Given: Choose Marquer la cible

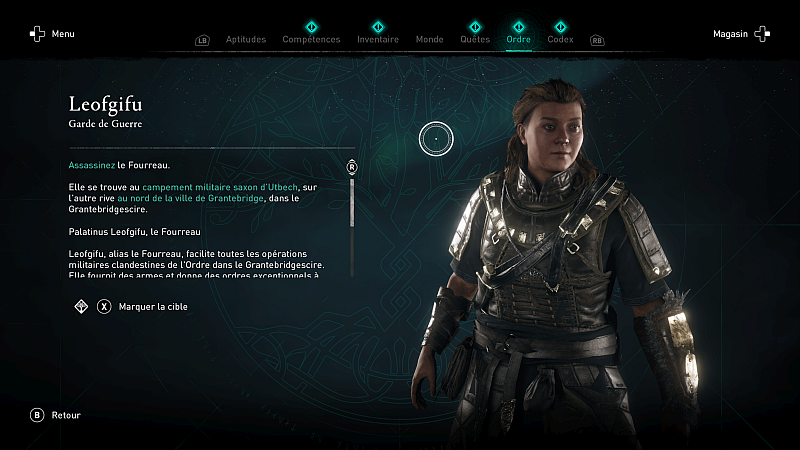Looking at the screenshot, I should pos(152,307).
